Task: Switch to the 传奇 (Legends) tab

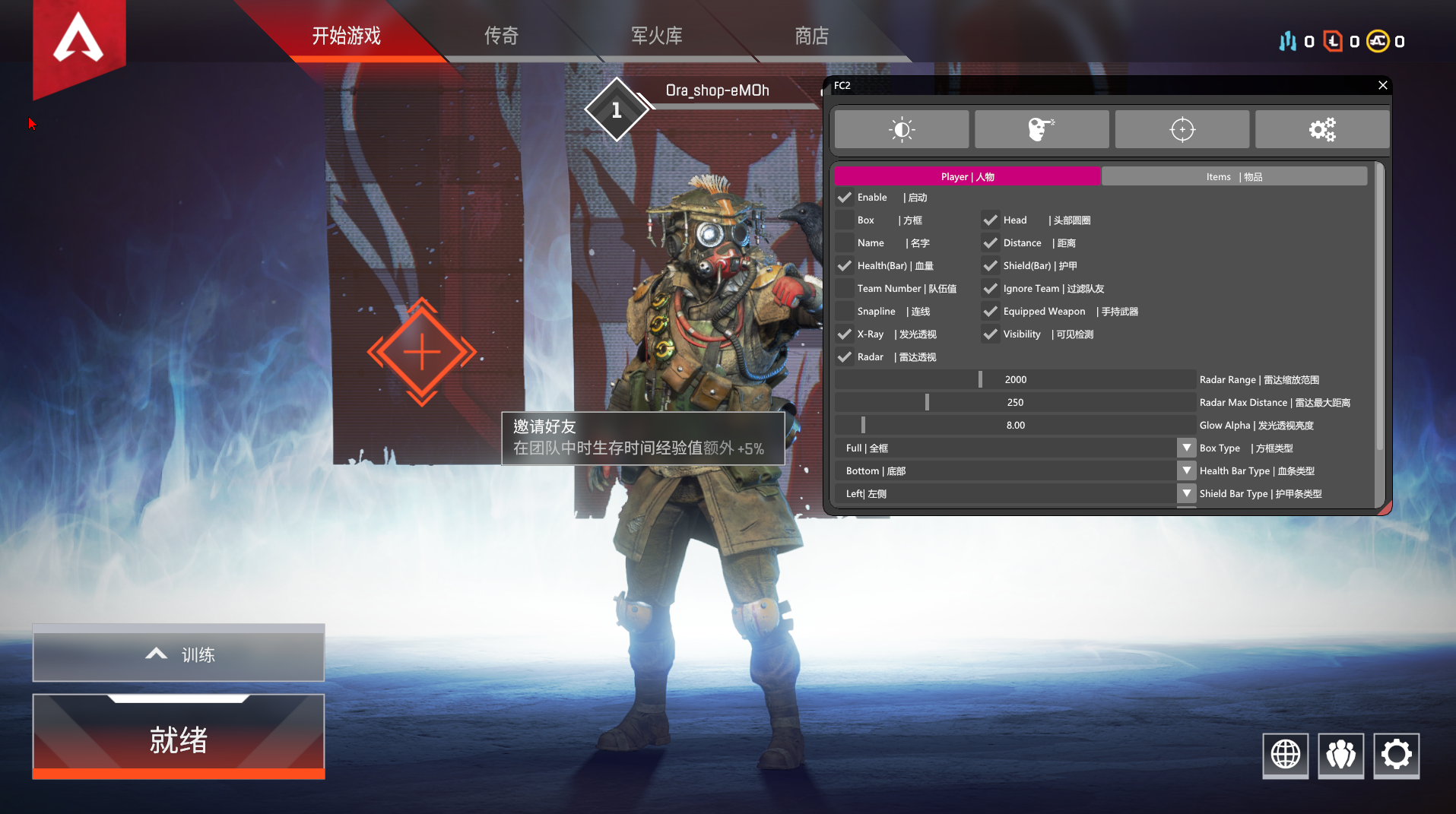Action: pyautogui.click(x=501, y=36)
